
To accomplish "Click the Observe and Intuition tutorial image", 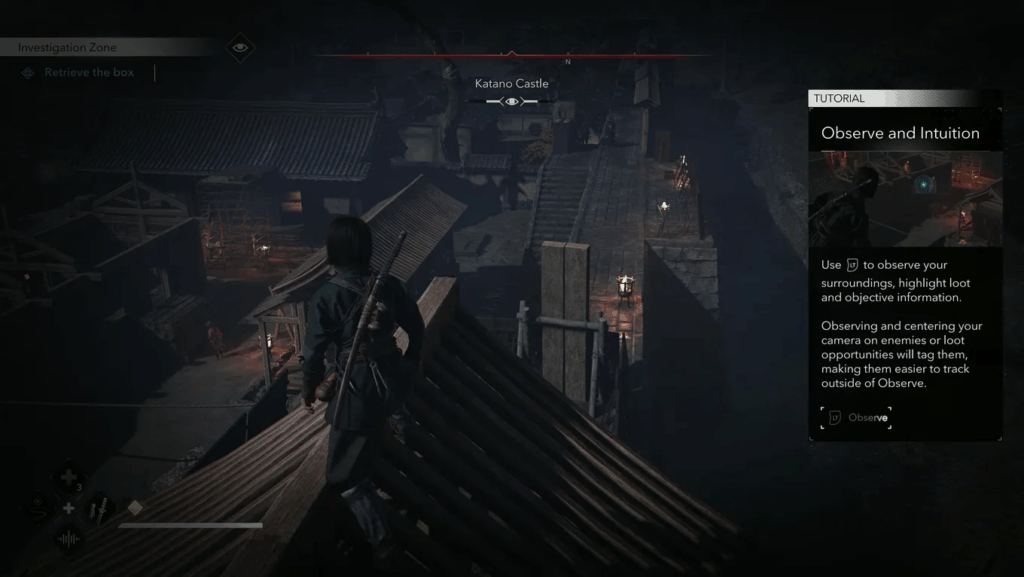I will (905, 198).
